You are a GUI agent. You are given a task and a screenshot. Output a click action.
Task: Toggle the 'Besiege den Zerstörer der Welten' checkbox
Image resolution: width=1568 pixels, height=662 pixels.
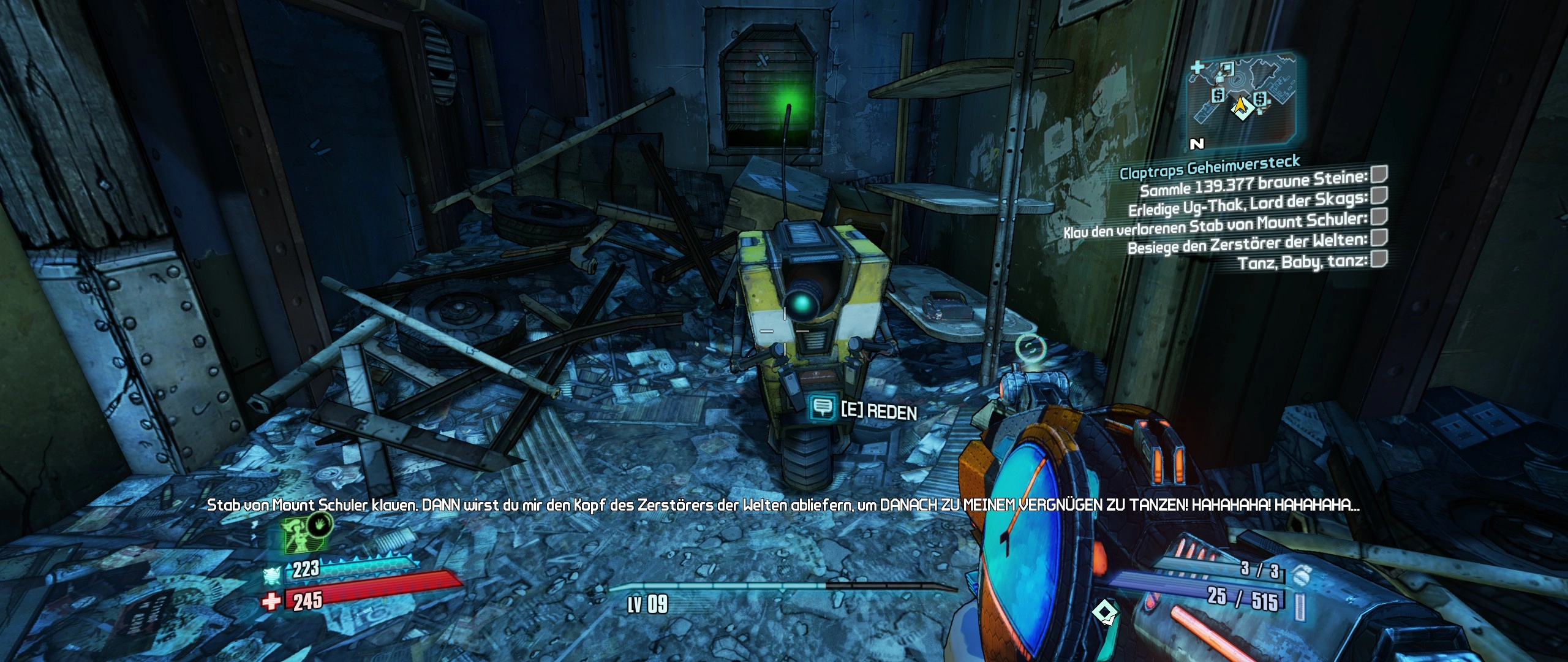(1379, 238)
